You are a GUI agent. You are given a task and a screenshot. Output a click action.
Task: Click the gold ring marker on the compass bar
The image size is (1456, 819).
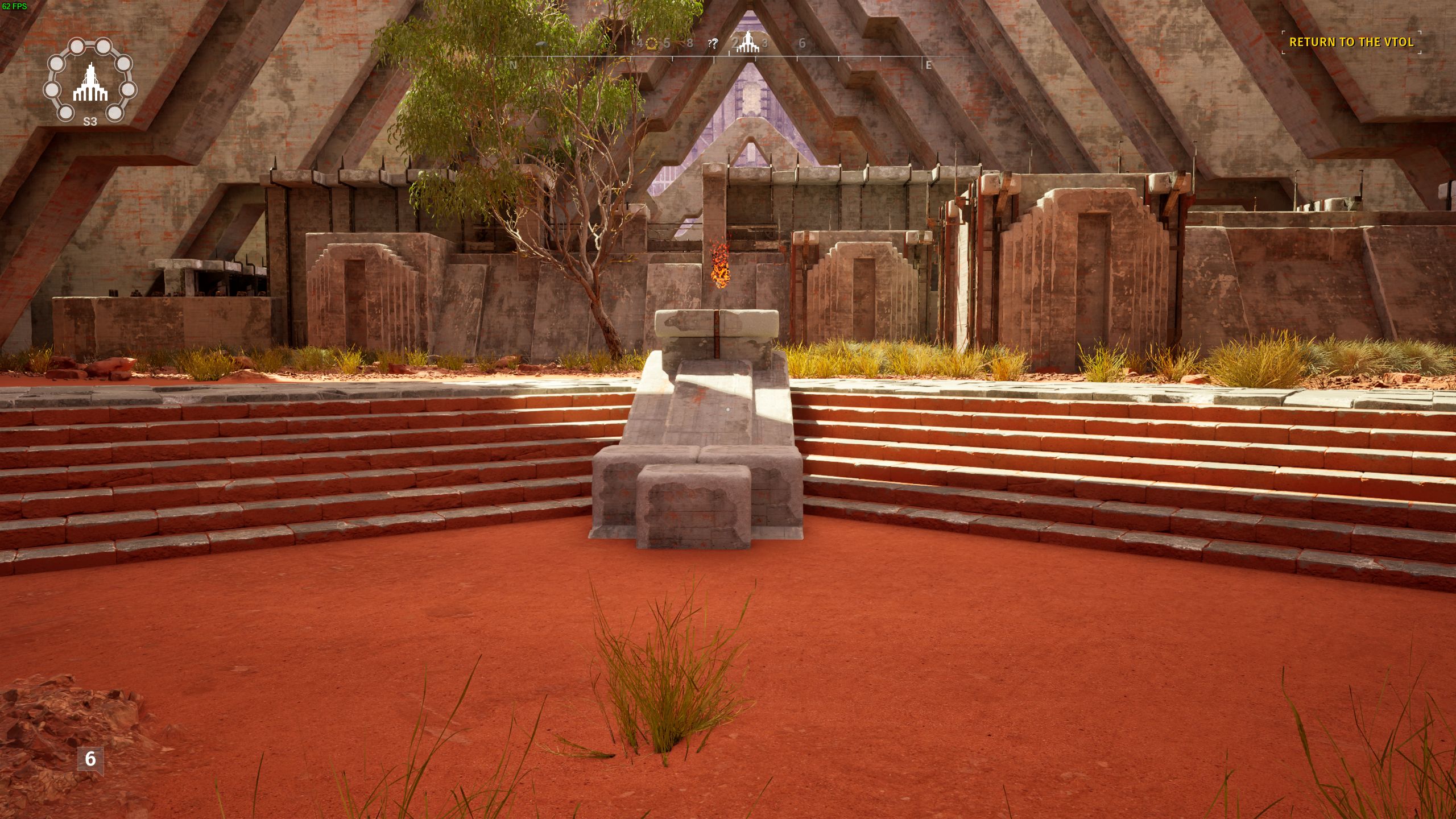click(651, 43)
